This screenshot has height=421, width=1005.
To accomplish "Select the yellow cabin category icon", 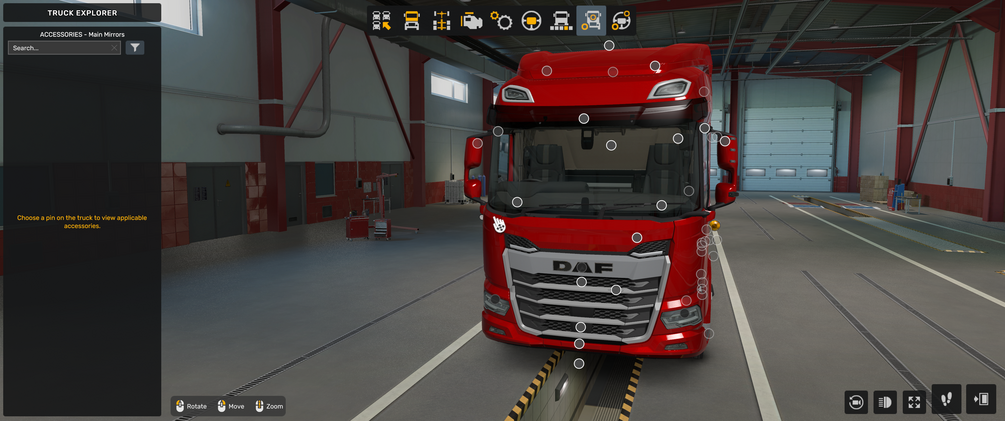I will point(411,21).
